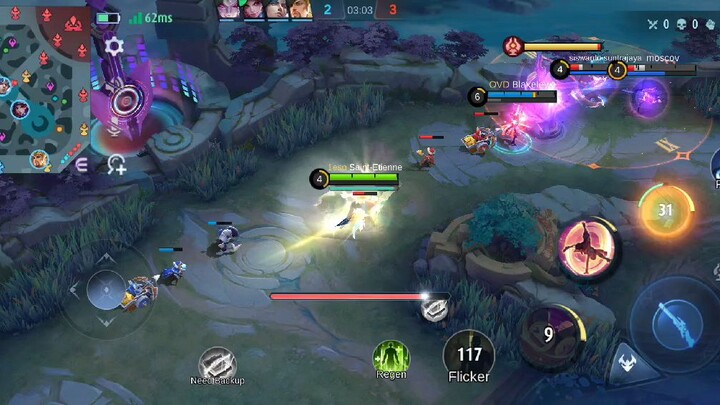This screenshot has height=405, width=720.
Task: Open settings with the gear icon
Action: click(x=114, y=46)
